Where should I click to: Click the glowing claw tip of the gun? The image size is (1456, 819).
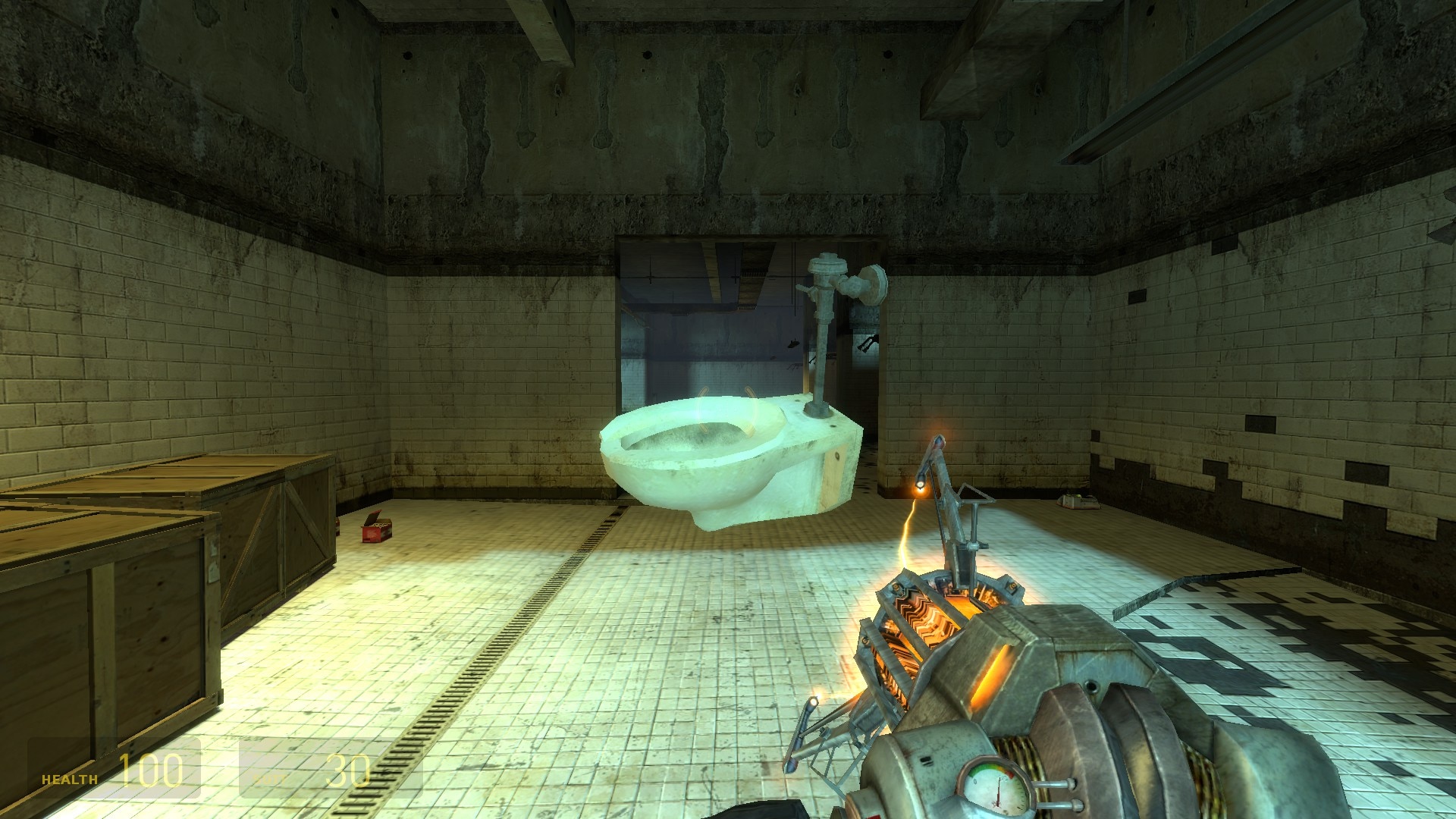pos(920,487)
